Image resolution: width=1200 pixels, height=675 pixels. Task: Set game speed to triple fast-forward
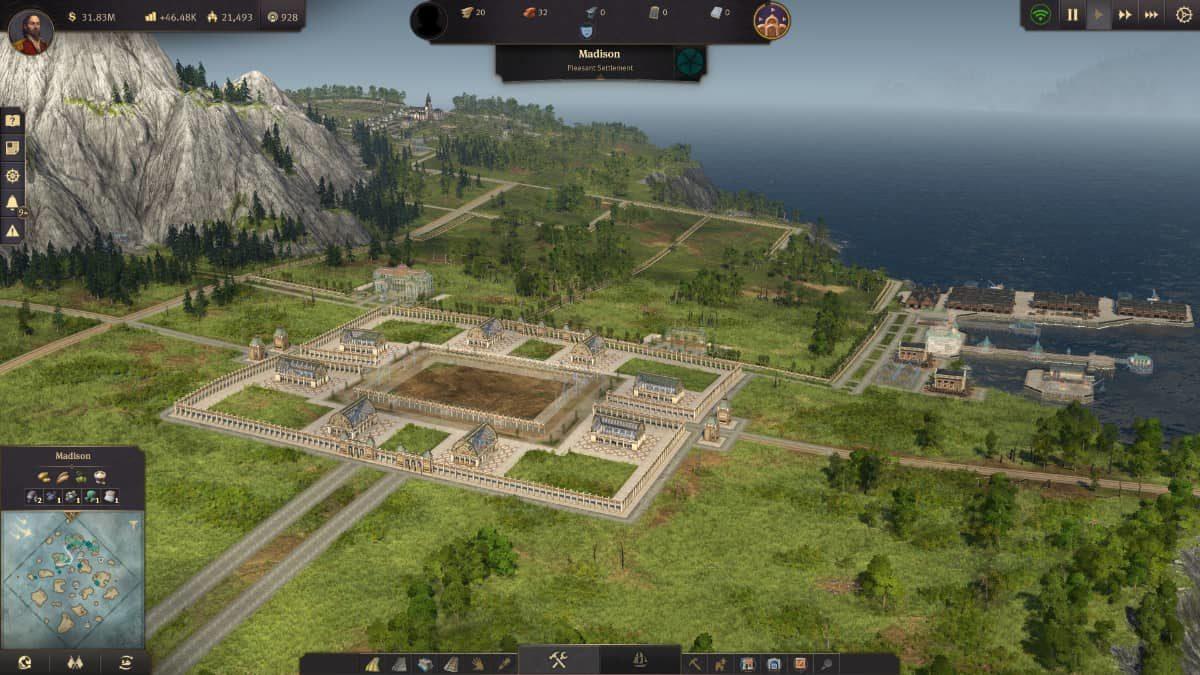pyautogui.click(x=1151, y=15)
